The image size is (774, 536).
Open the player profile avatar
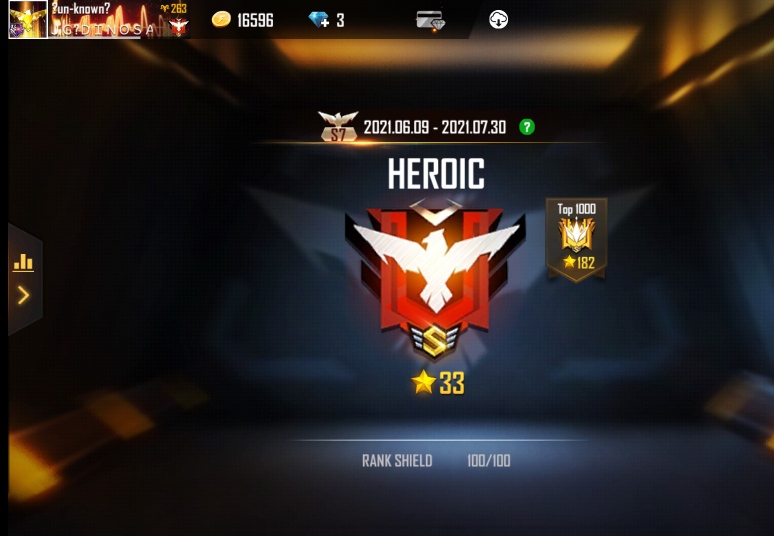(x=28, y=19)
